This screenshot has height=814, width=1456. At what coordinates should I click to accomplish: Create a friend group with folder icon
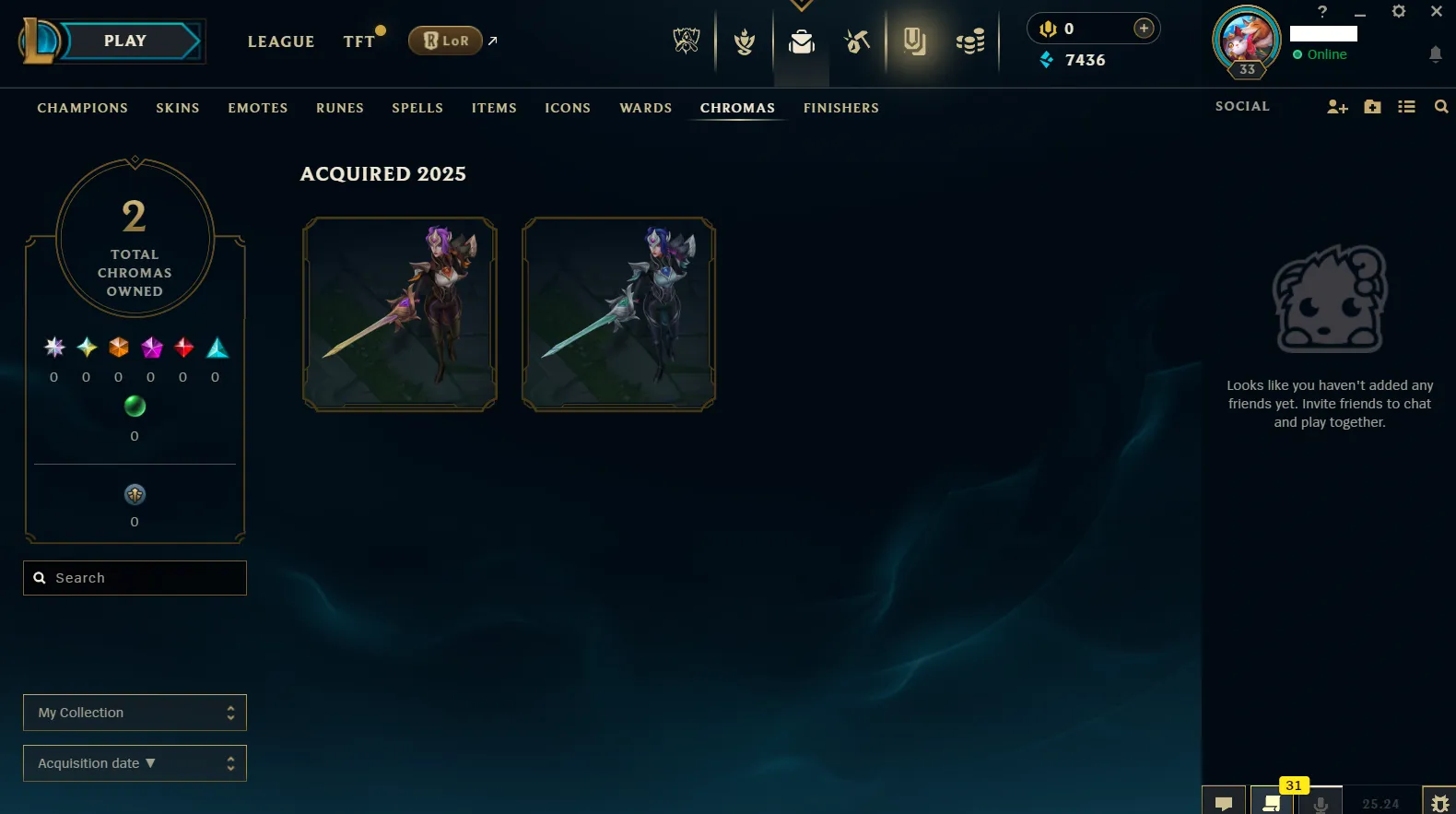tap(1372, 106)
